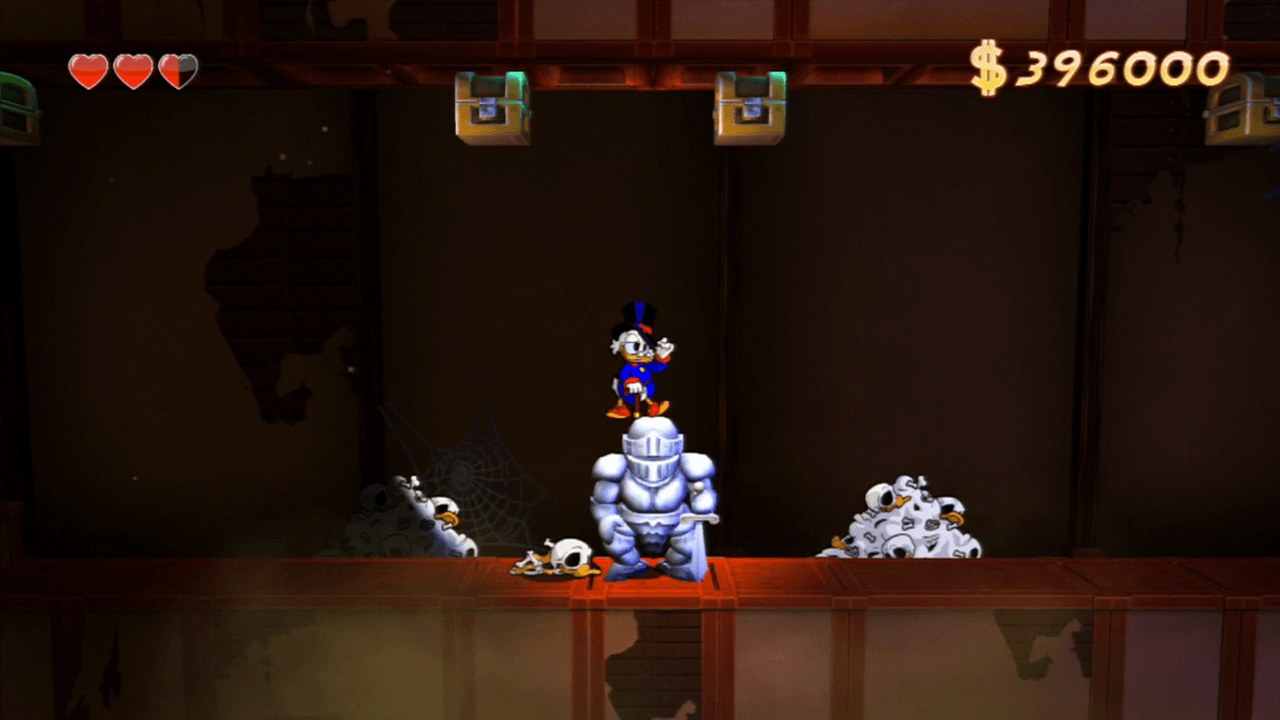Click Scrooge's top hat
This screenshot has width=1280, height=720.
tap(637, 316)
